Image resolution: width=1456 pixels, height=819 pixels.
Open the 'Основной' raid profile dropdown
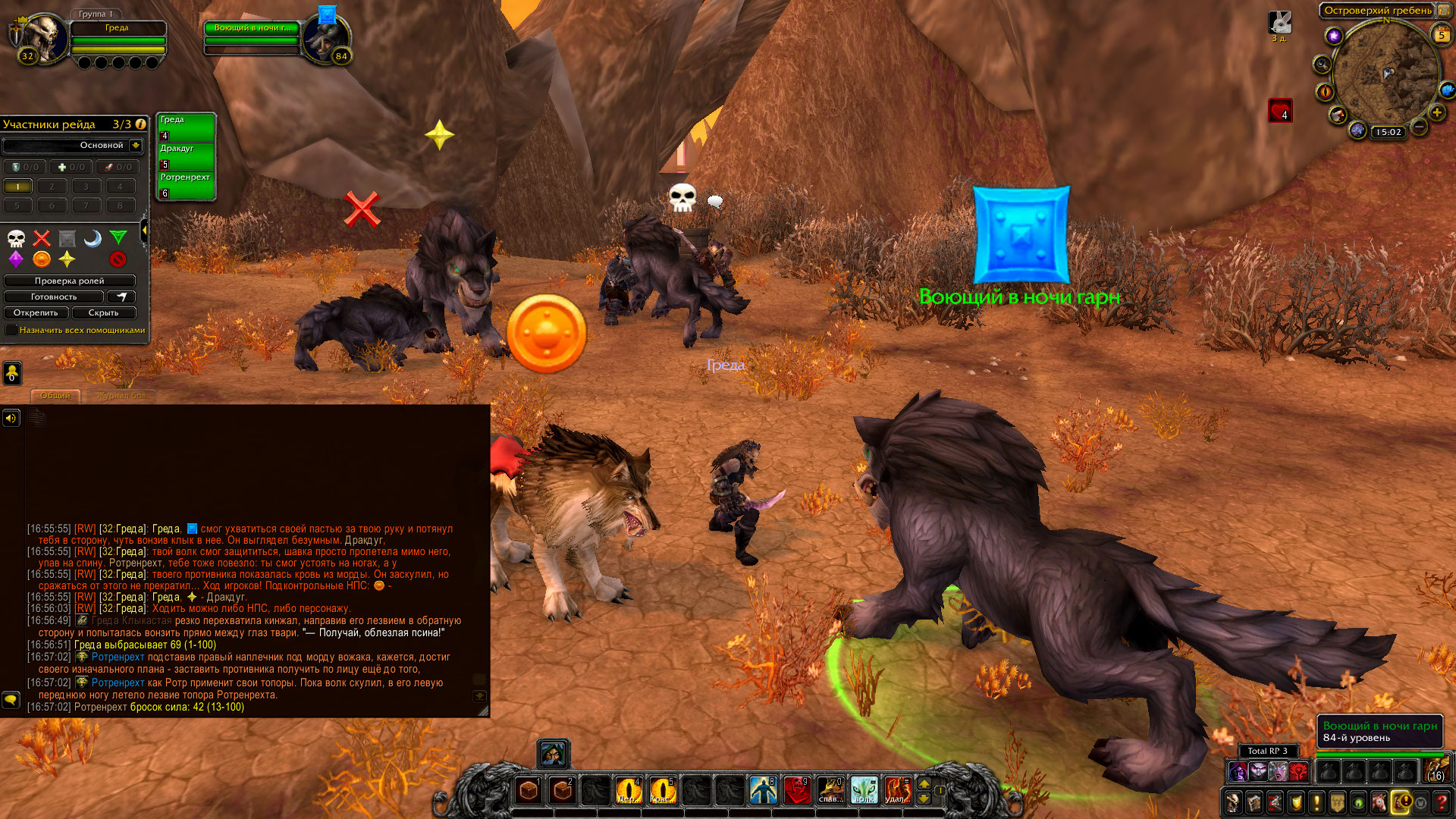click(x=136, y=145)
